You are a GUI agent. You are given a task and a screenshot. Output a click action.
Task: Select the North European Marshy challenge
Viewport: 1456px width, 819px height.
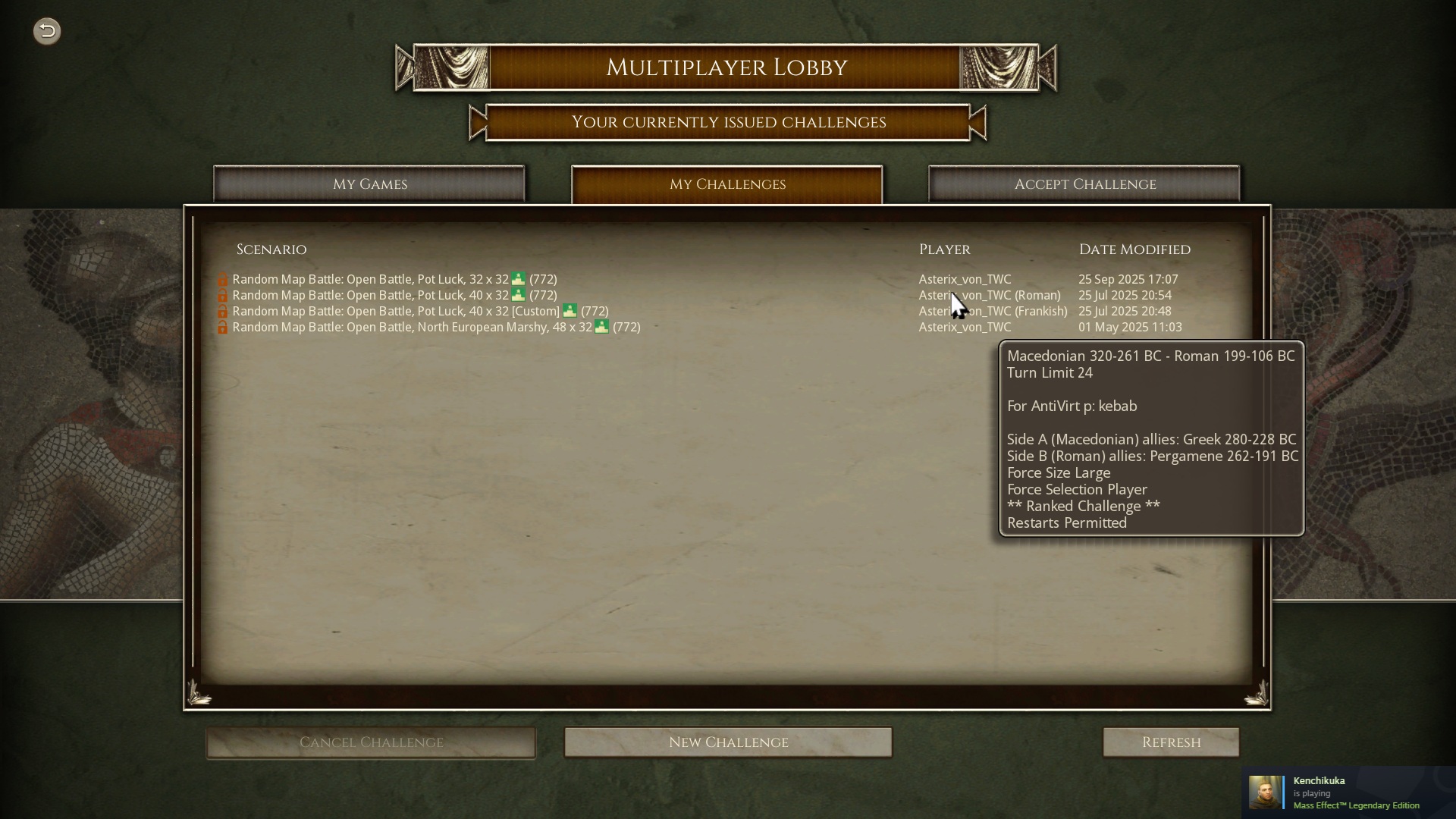[436, 327]
